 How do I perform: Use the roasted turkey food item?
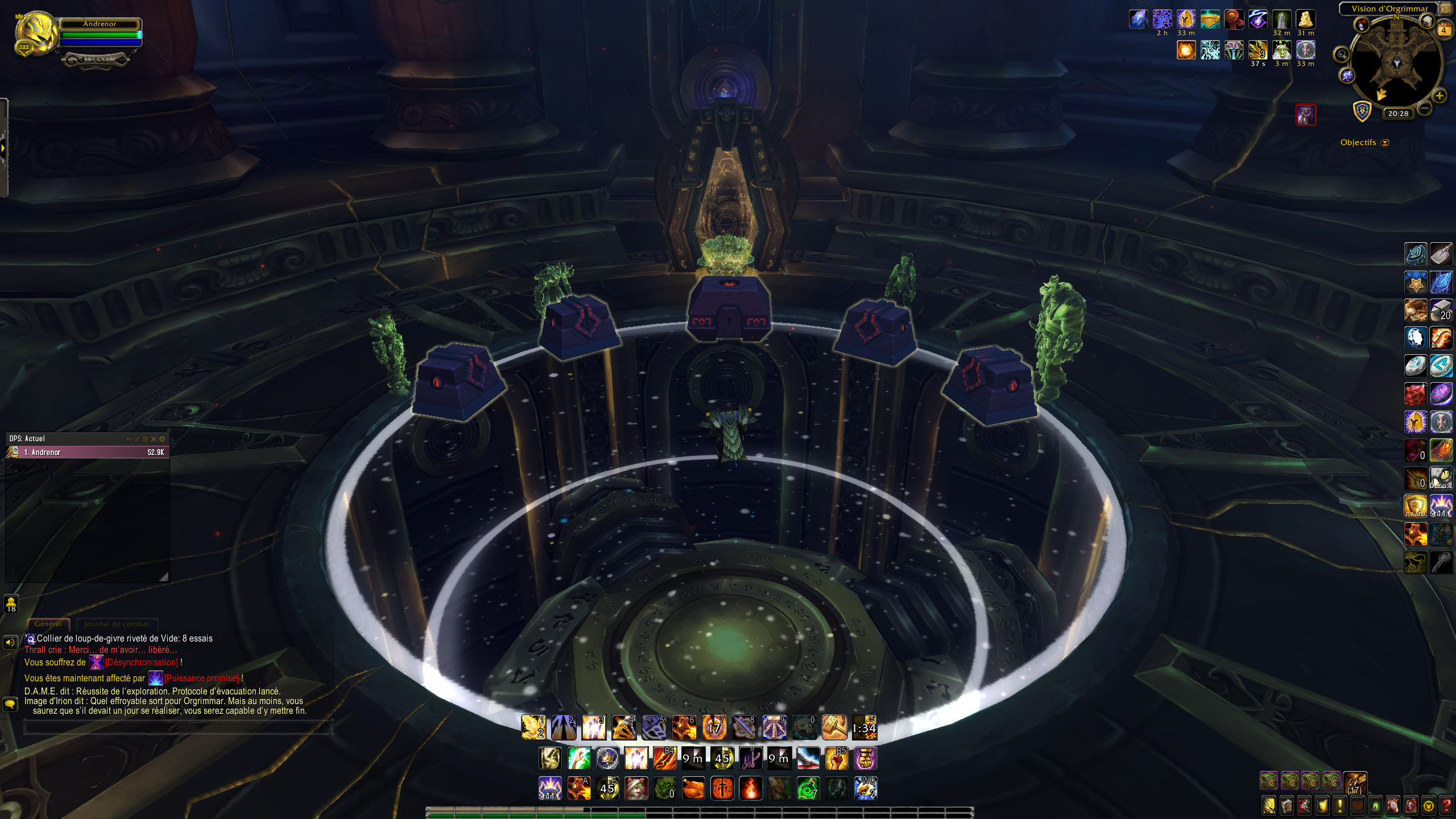(693, 789)
